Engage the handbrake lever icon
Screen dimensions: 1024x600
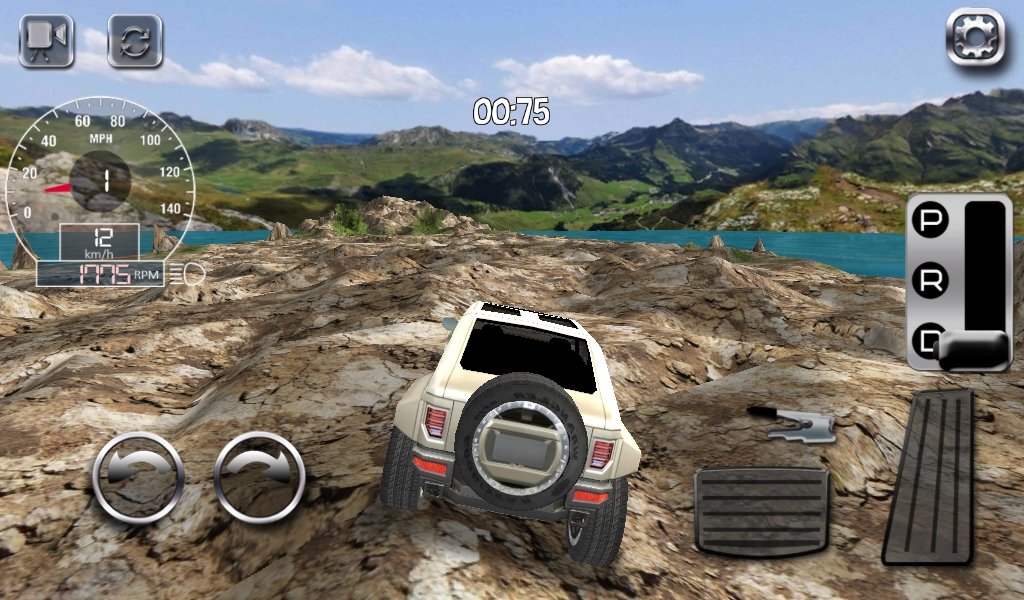click(x=793, y=424)
